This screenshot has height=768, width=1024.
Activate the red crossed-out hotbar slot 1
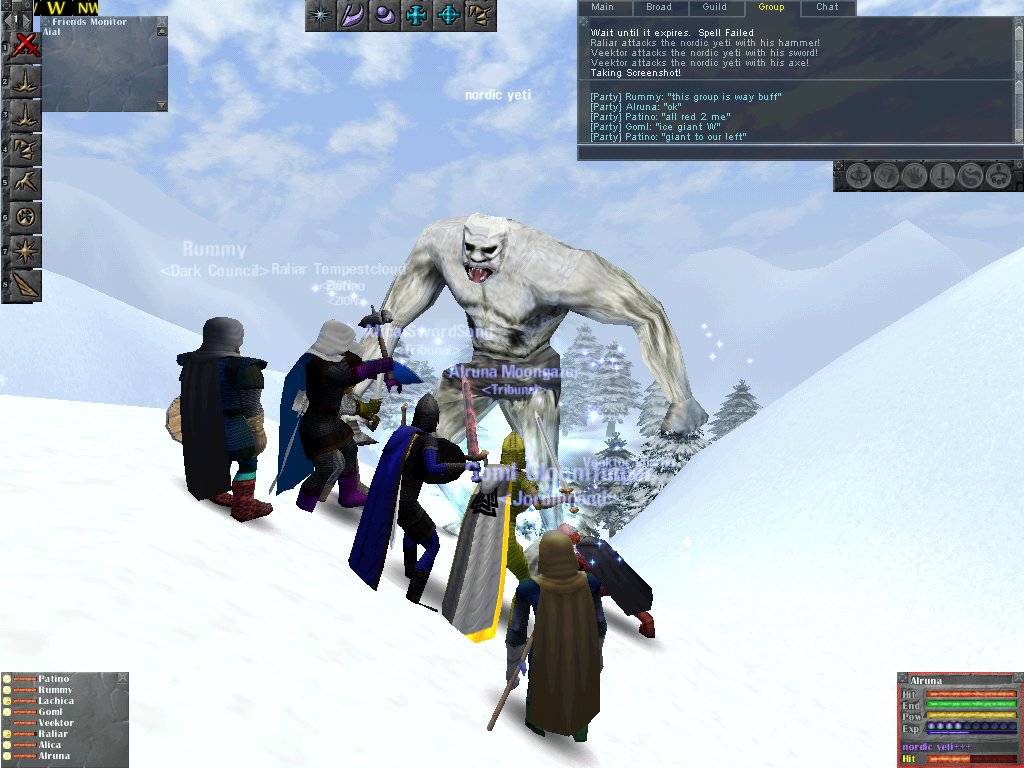click(26, 45)
